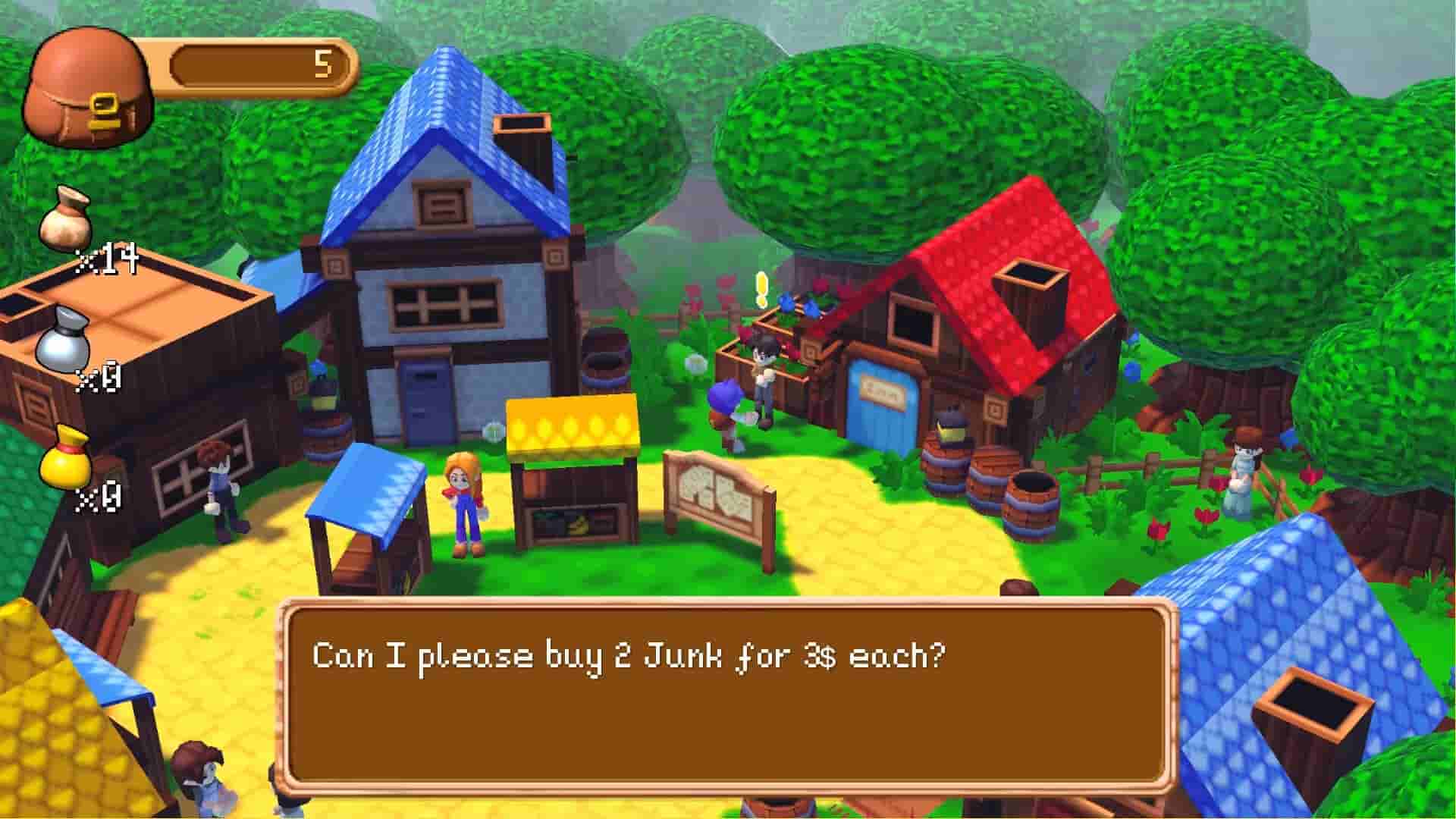Click the exclamation mark above the NPC
Image resolution: width=1456 pixels, height=819 pixels.
pyautogui.click(x=761, y=290)
